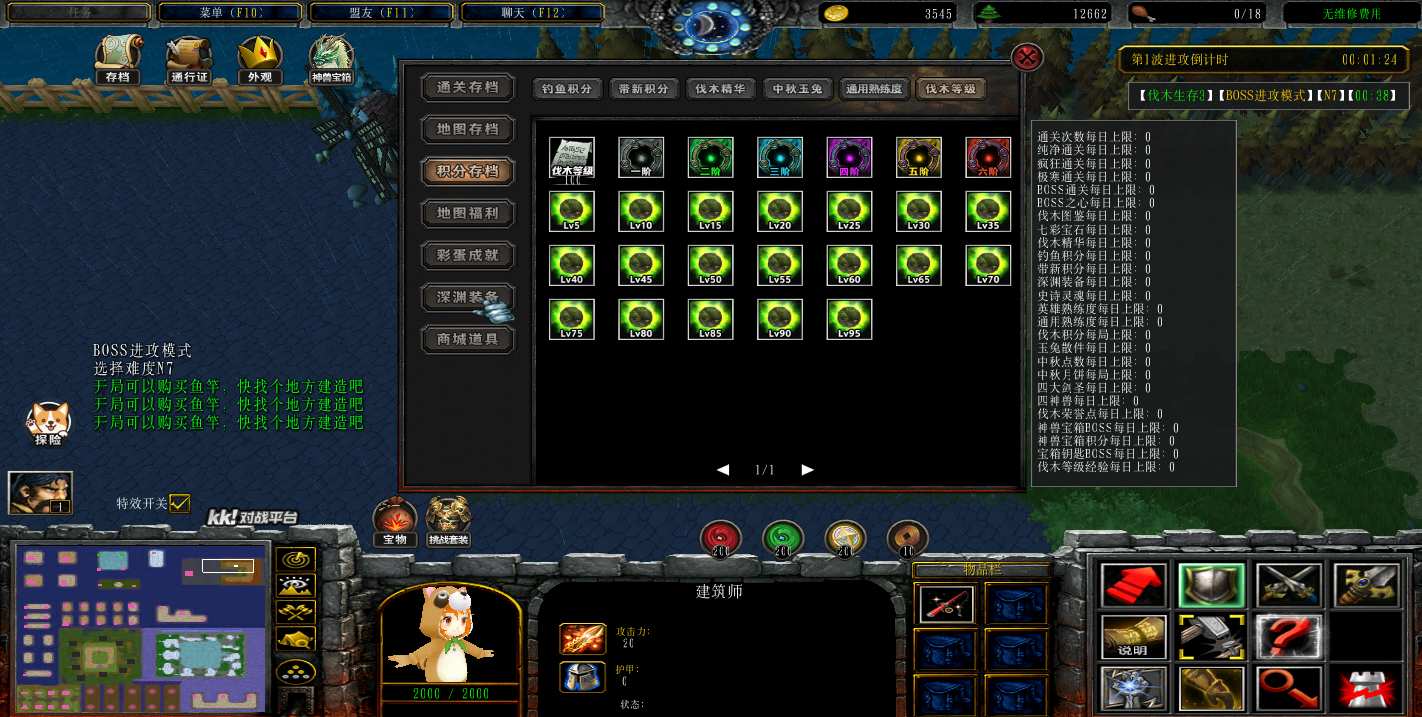Toggle the 特效开关 checkbox
1422x717 pixels.
click(x=179, y=504)
